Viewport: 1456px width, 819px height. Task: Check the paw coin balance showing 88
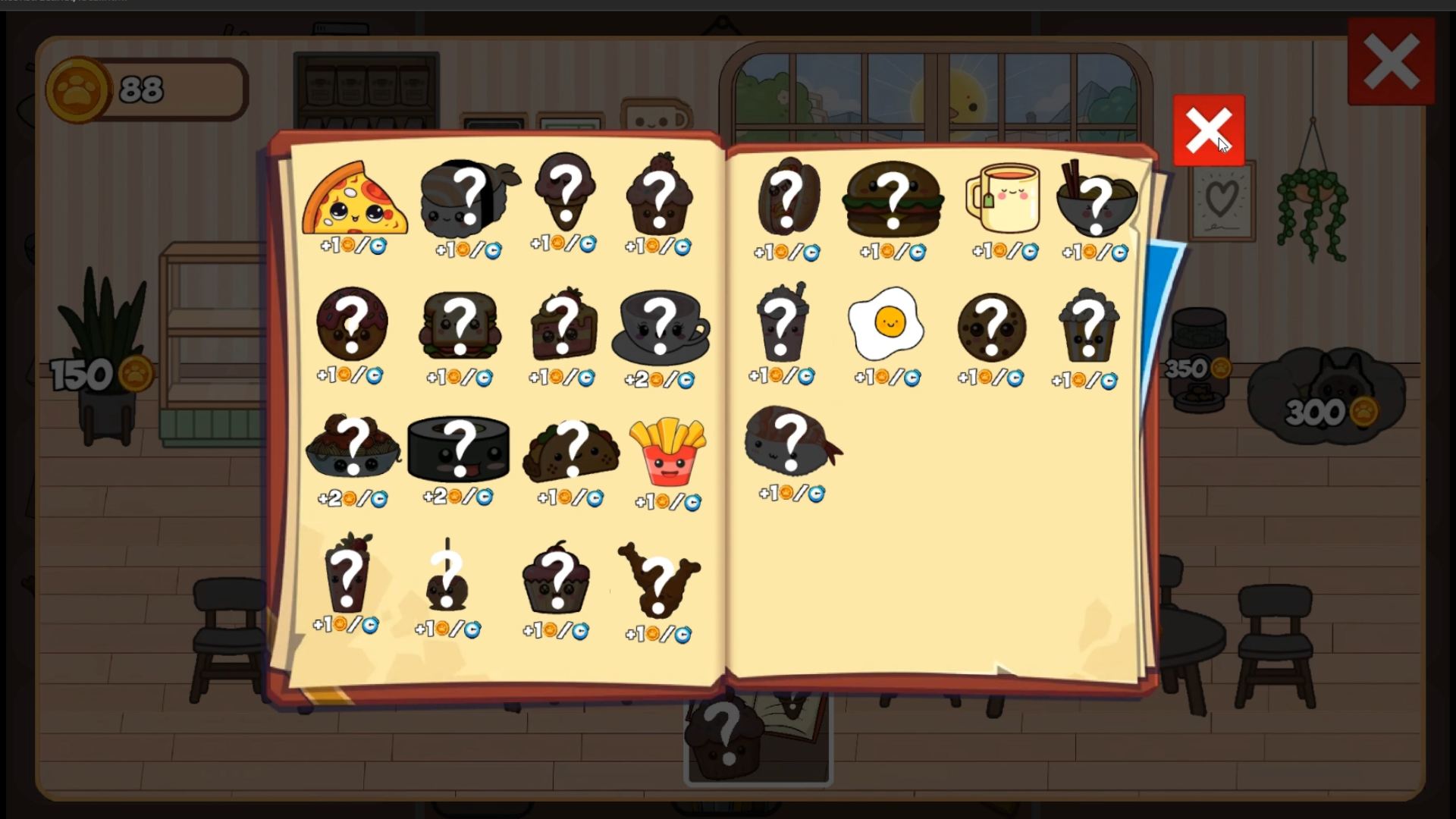click(144, 89)
